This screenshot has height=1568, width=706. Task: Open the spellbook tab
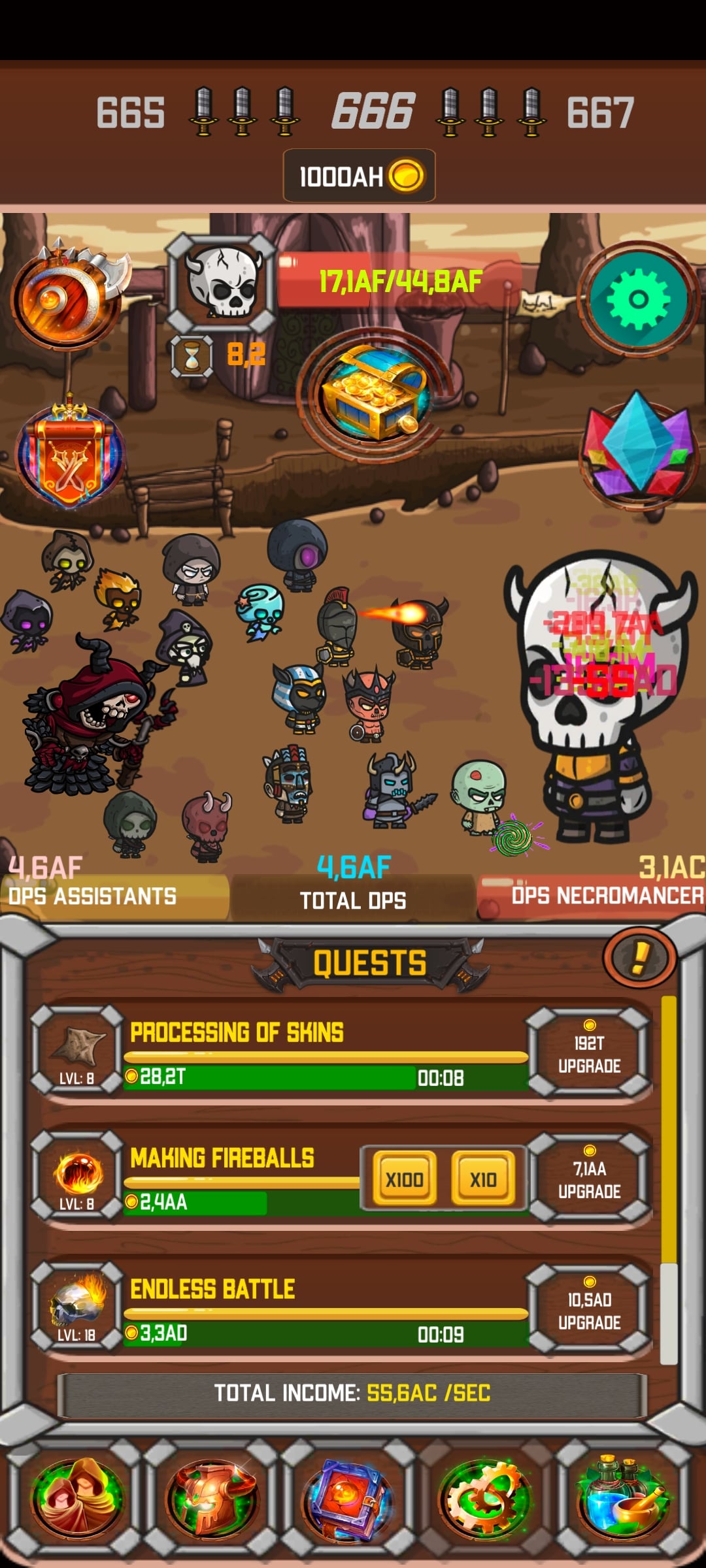(x=347, y=1495)
